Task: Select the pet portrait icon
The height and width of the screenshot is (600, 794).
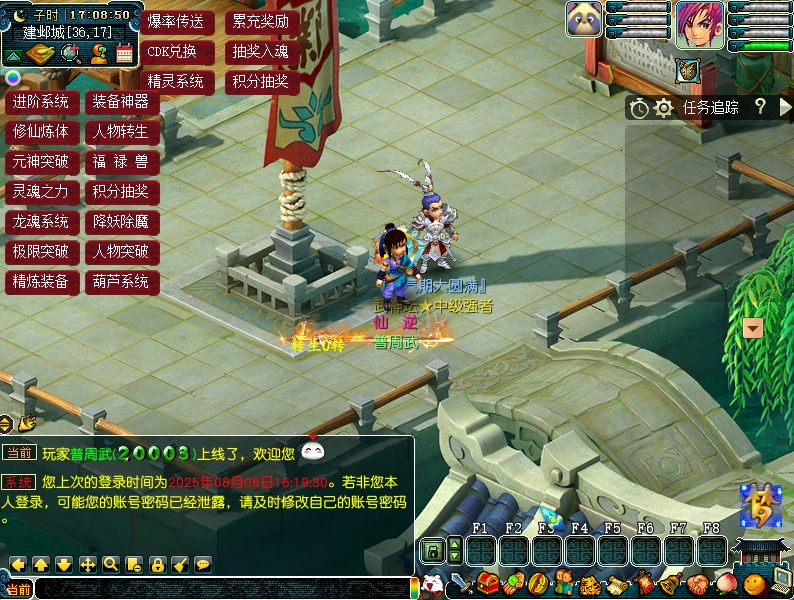Action: [x=584, y=19]
